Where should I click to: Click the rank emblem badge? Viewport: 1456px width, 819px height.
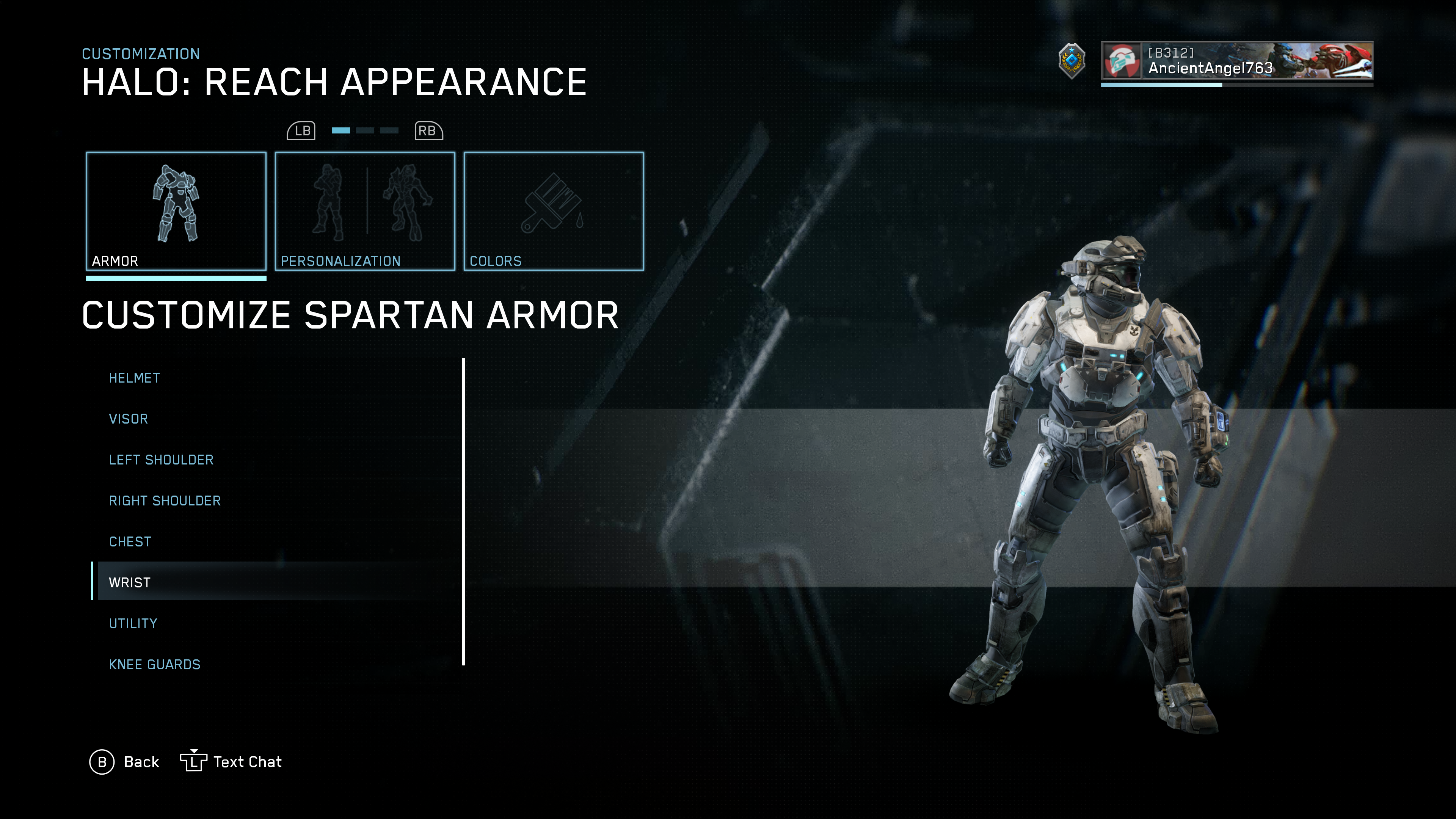tap(1072, 61)
